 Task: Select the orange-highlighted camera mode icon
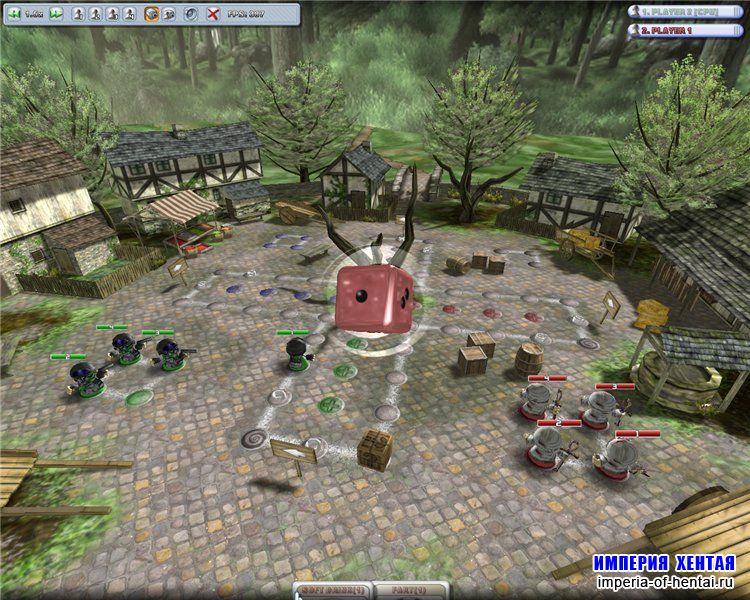pos(152,14)
